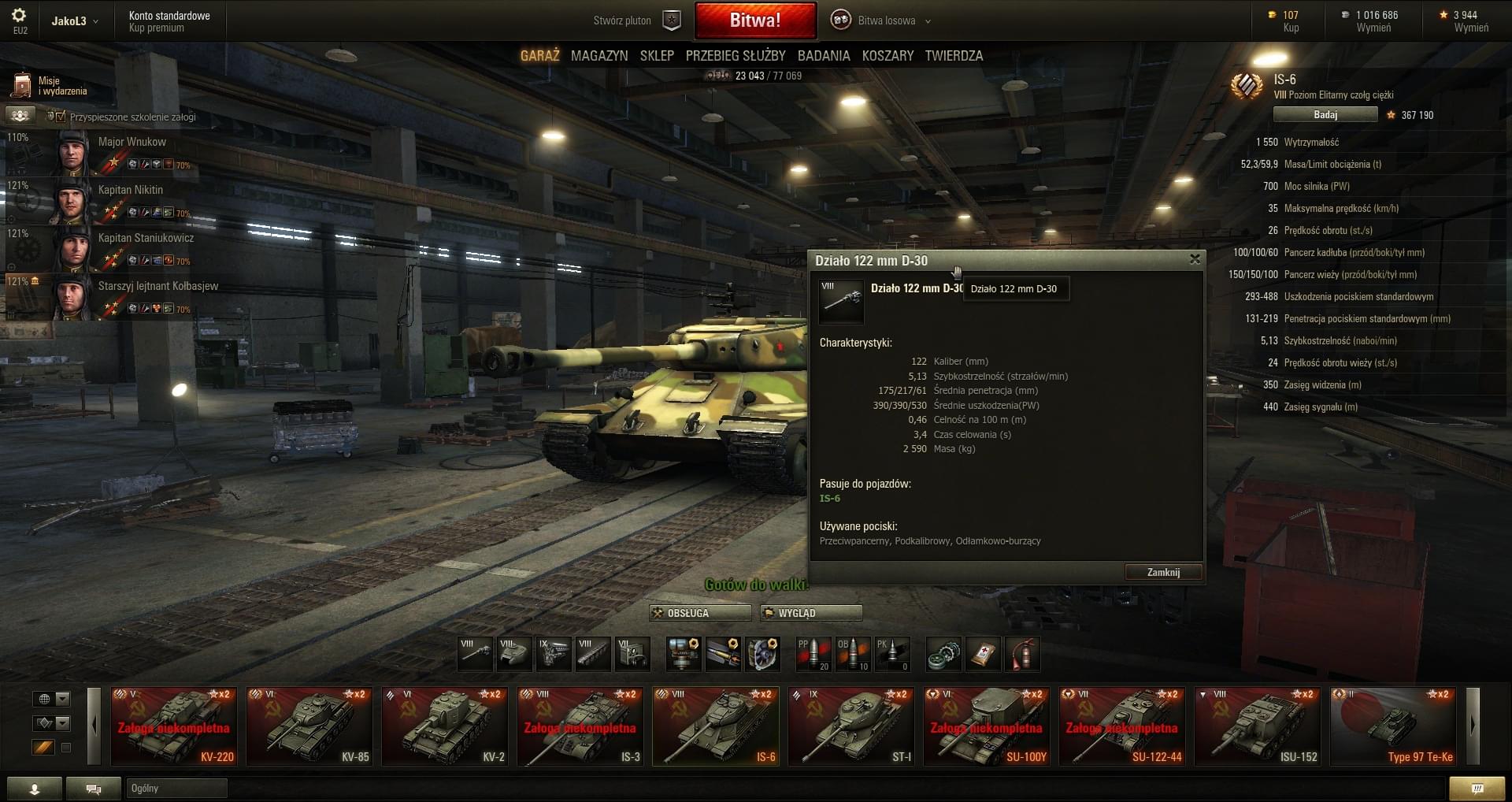Select the Type 97 Te-Ke tank
The image size is (1512, 802).
pos(1393,726)
